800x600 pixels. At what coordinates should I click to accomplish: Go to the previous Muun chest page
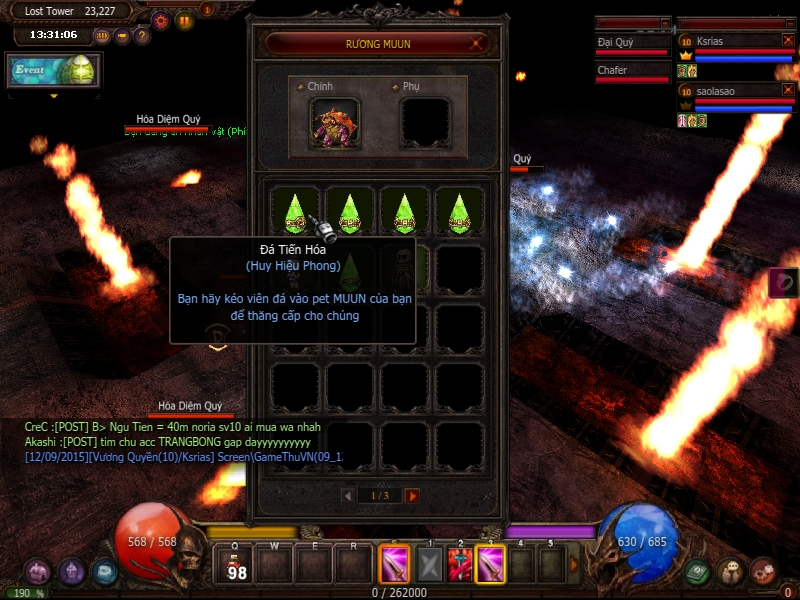tap(348, 496)
